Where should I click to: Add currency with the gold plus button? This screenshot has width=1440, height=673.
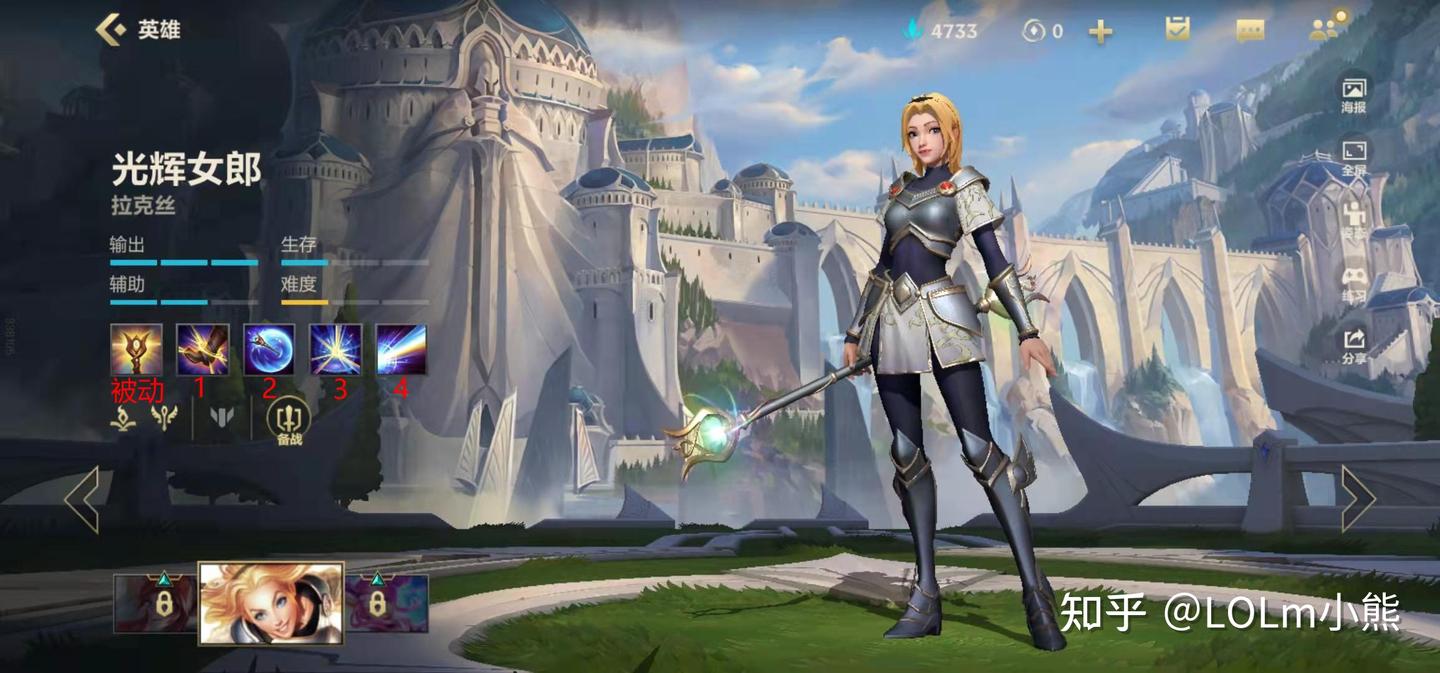(1100, 31)
